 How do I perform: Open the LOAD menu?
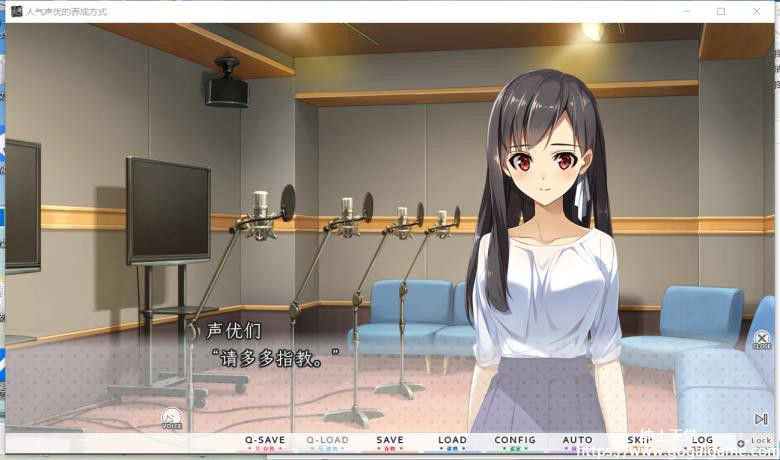[x=452, y=441]
